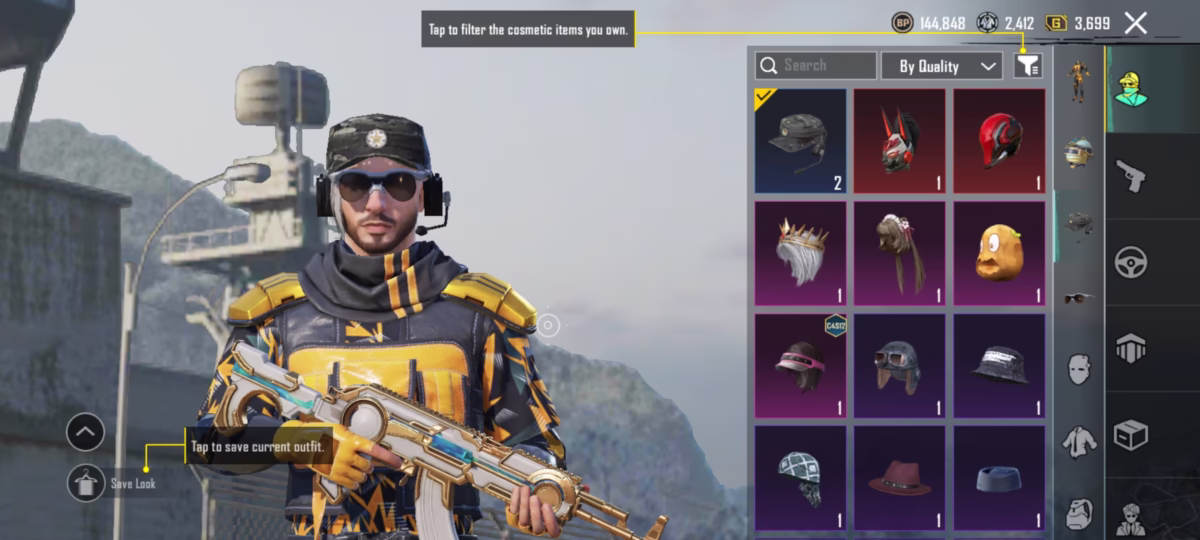Open the jacket clothing subcategory
The image size is (1200, 540).
coord(1077,440)
